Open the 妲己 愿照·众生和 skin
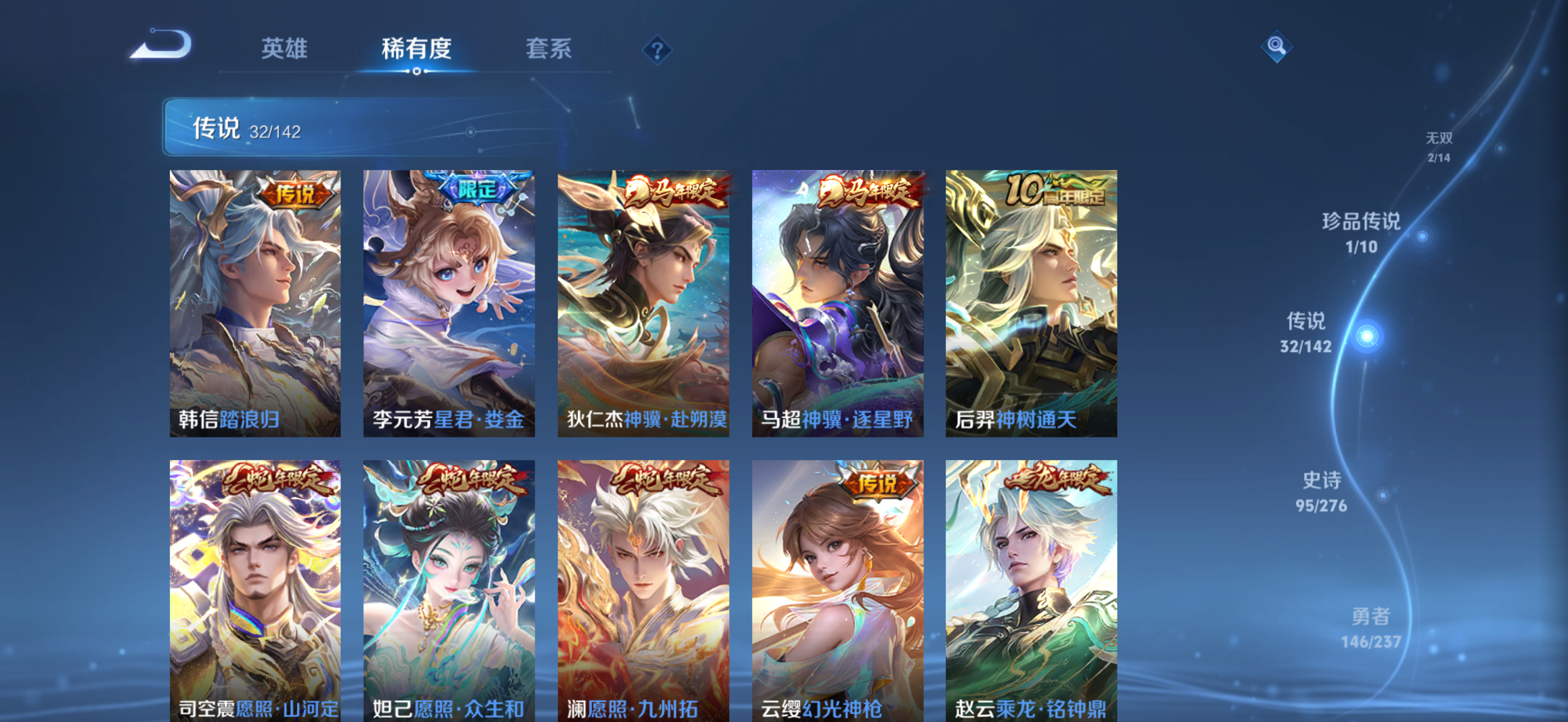The height and width of the screenshot is (722, 1568). click(449, 587)
